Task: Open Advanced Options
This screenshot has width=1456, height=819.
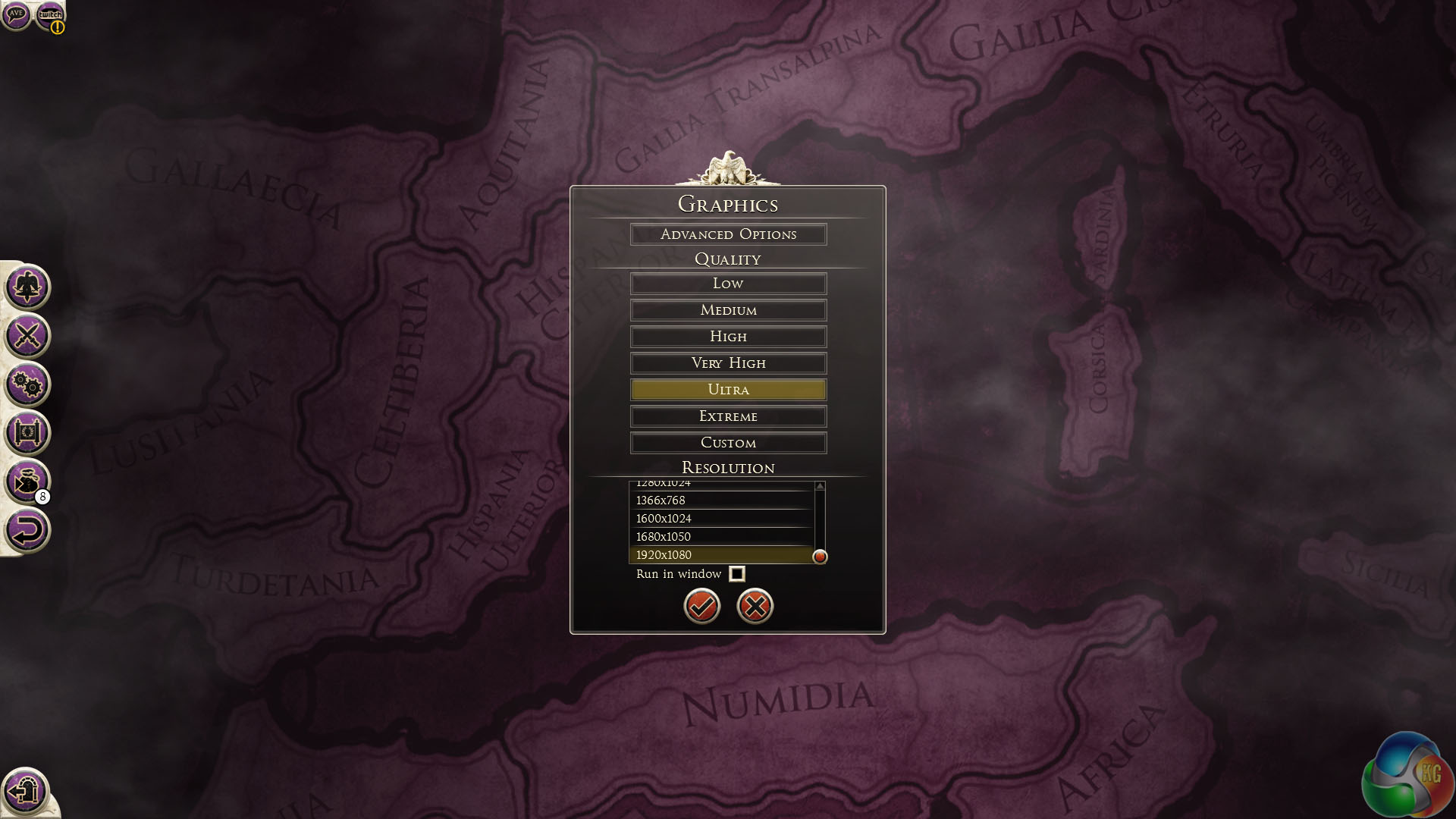Action: tap(728, 234)
